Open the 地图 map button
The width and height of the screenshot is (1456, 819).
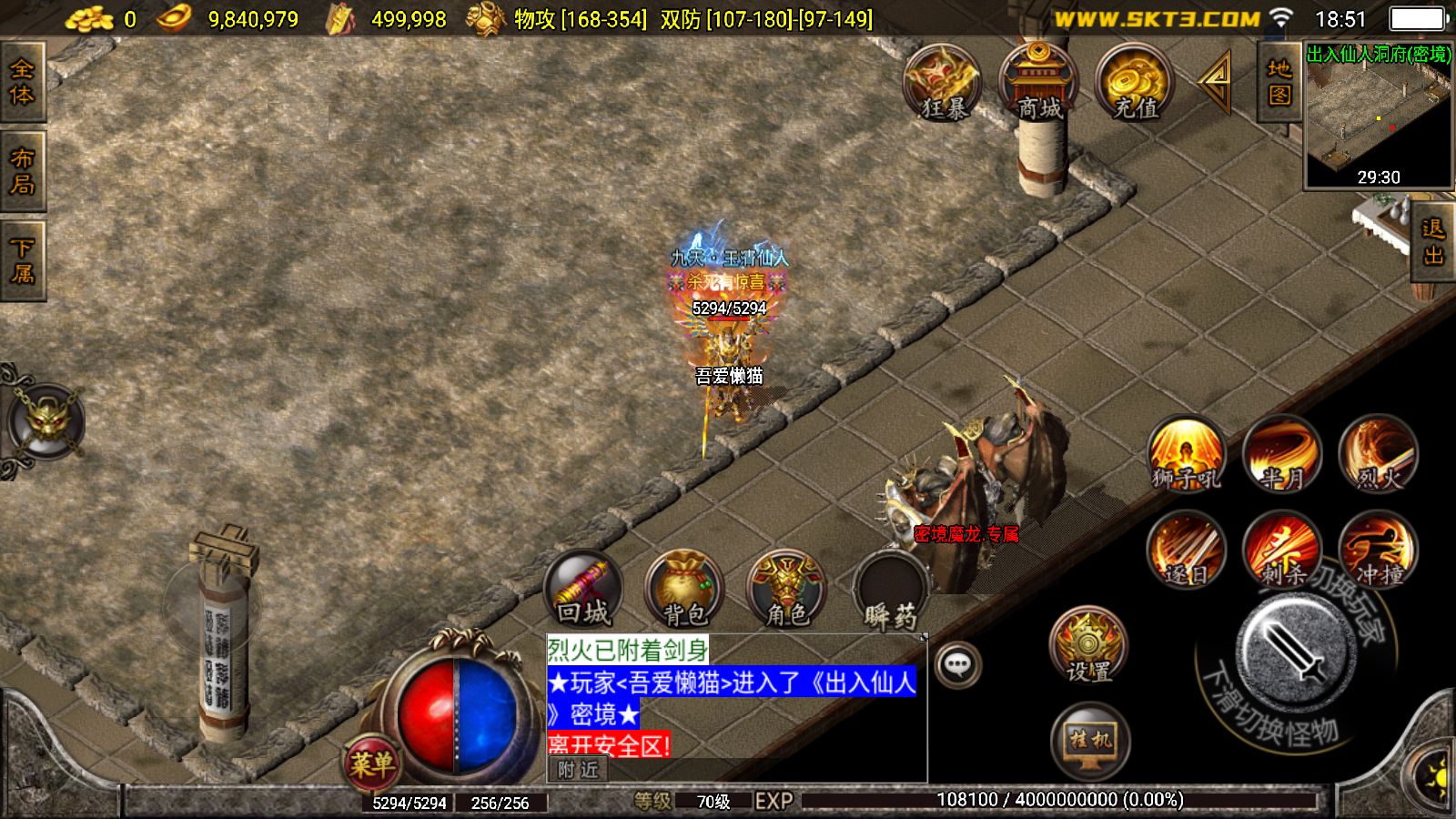click(1279, 82)
